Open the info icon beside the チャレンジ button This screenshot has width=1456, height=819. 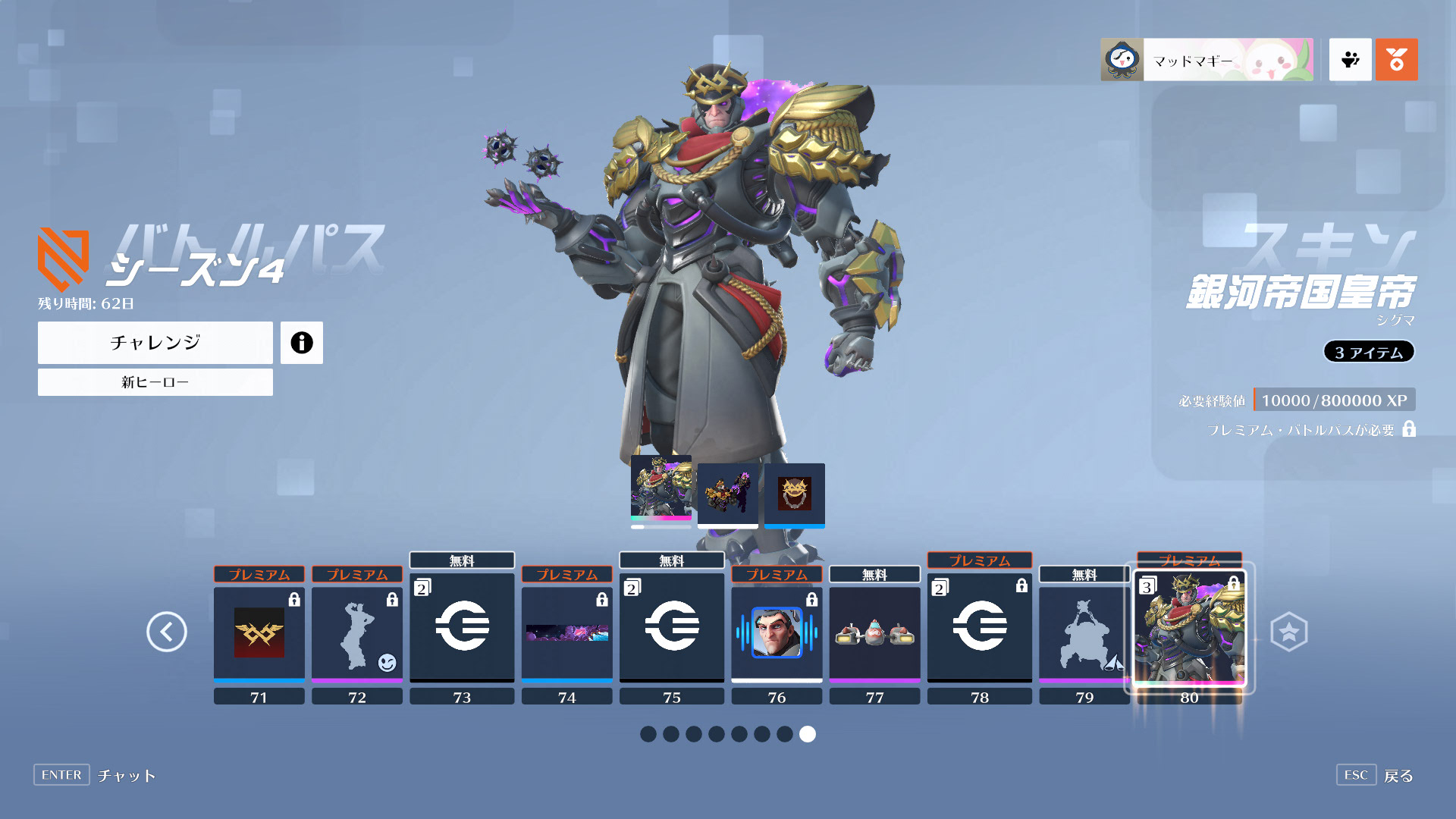coord(302,342)
